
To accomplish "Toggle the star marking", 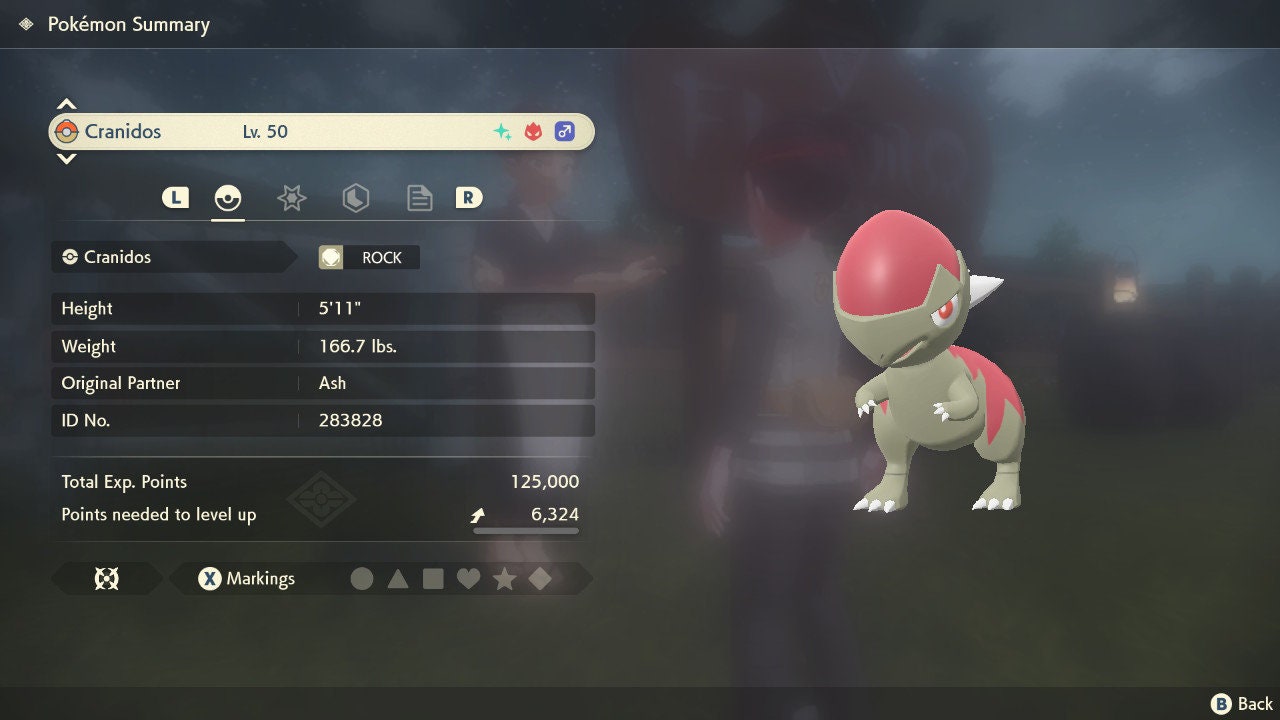I will [x=505, y=578].
